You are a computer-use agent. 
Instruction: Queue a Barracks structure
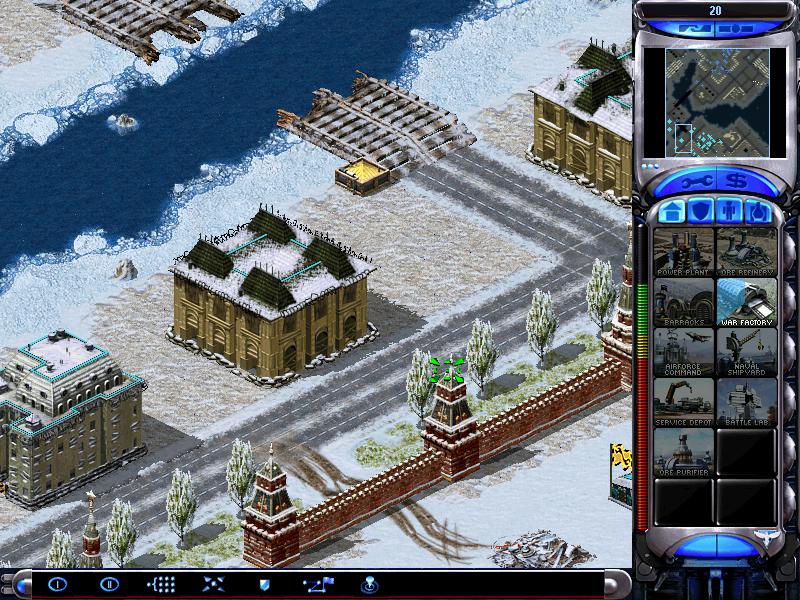coord(684,302)
